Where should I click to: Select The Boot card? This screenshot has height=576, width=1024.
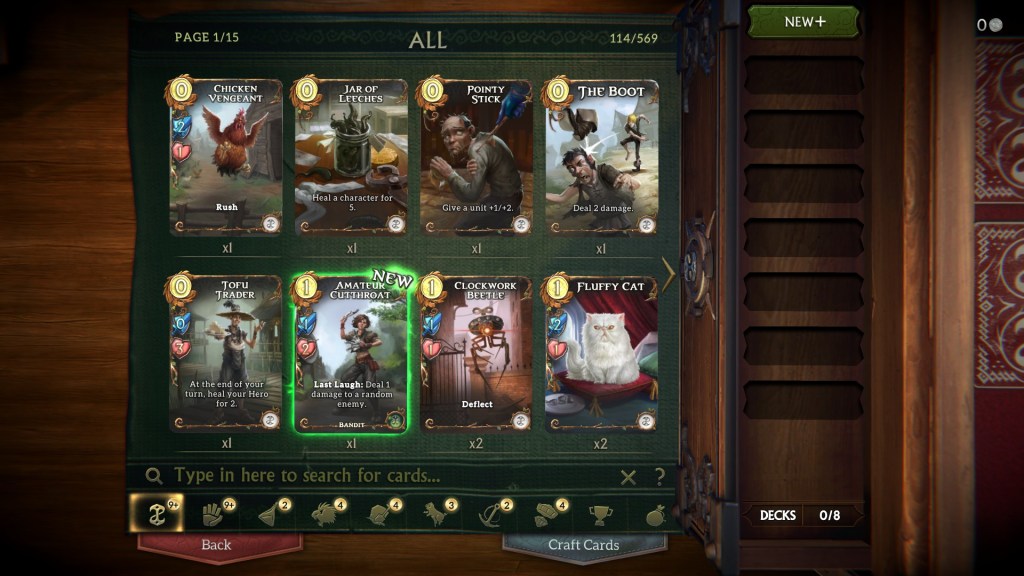[601, 157]
